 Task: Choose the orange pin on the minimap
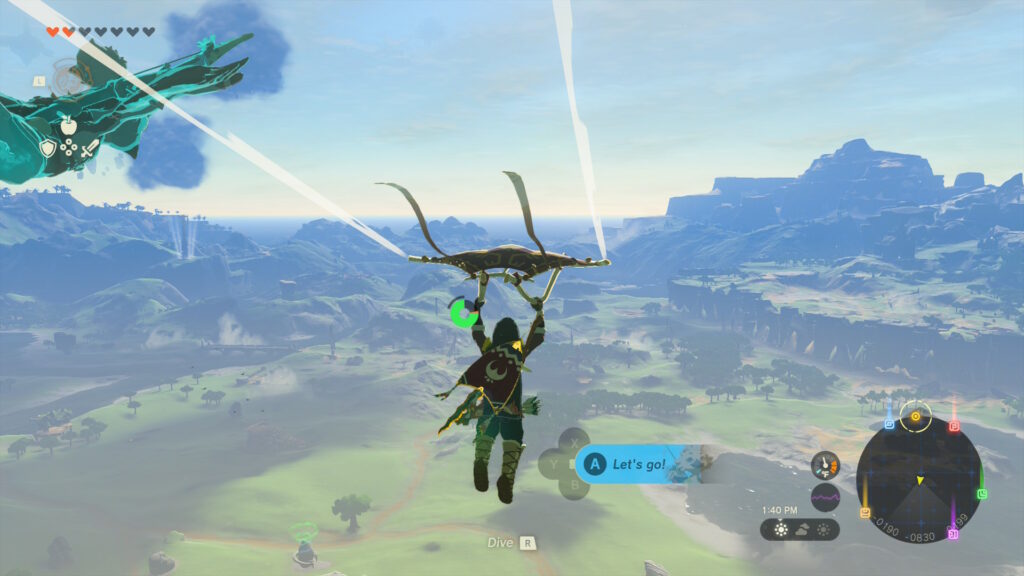(x=865, y=512)
